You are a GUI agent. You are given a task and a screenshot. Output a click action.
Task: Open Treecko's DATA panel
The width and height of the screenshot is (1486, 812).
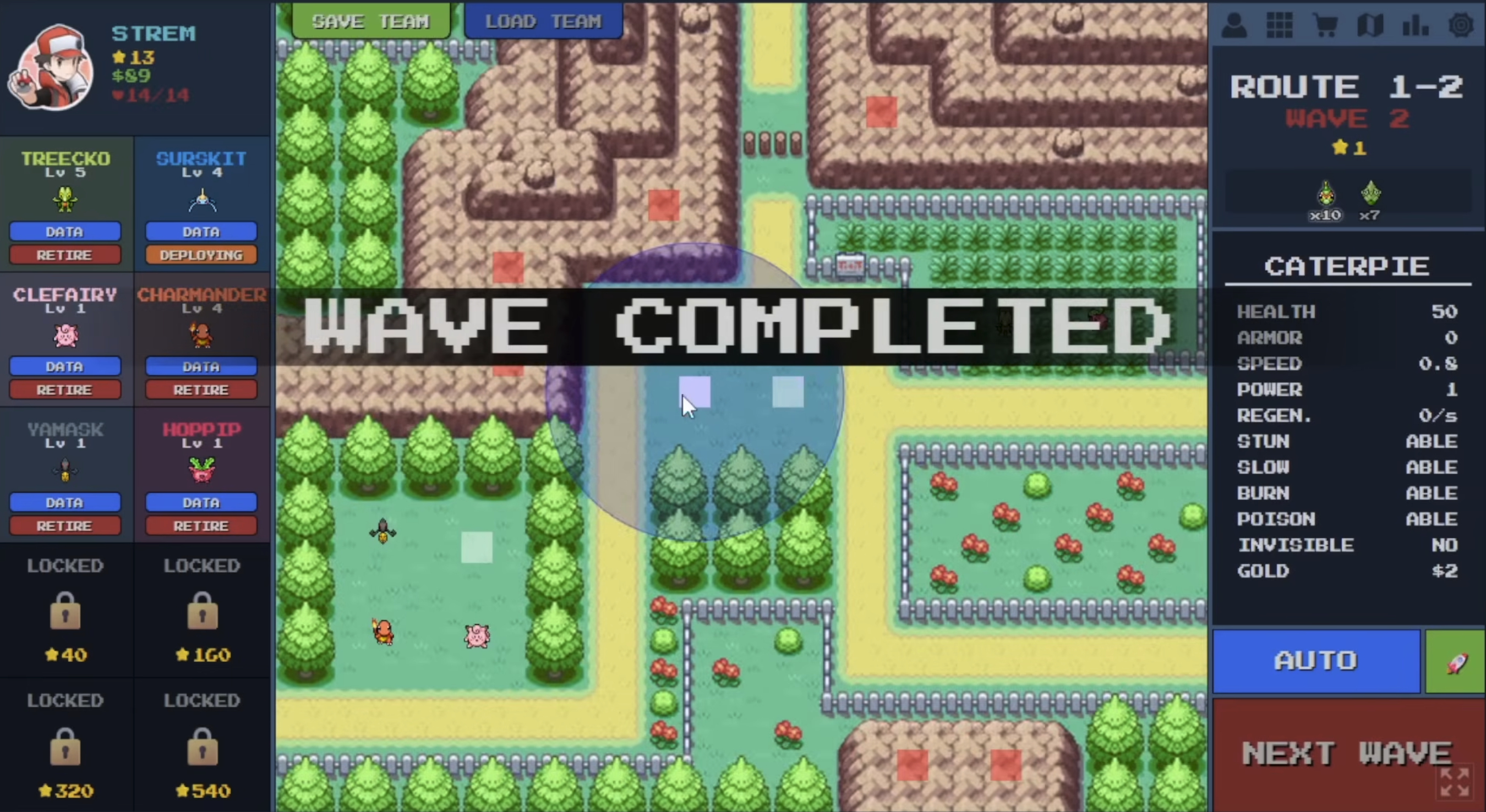(x=65, y=231)
